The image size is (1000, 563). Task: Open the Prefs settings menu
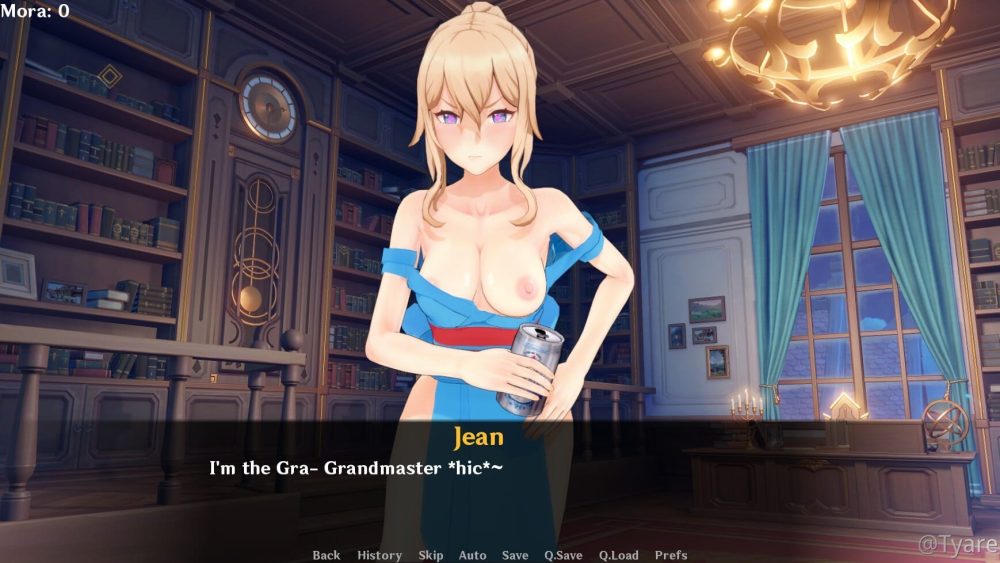coord(671,555)
